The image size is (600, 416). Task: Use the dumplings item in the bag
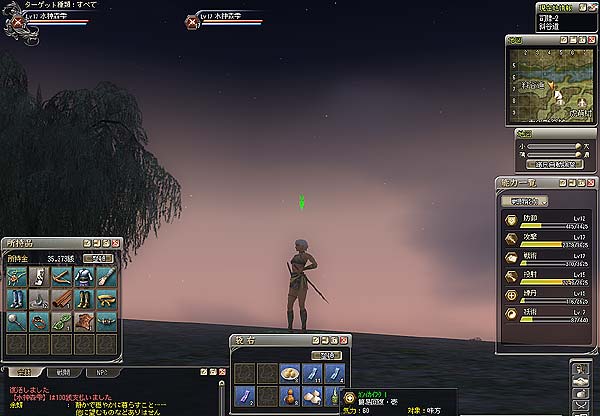pos(290,374)
